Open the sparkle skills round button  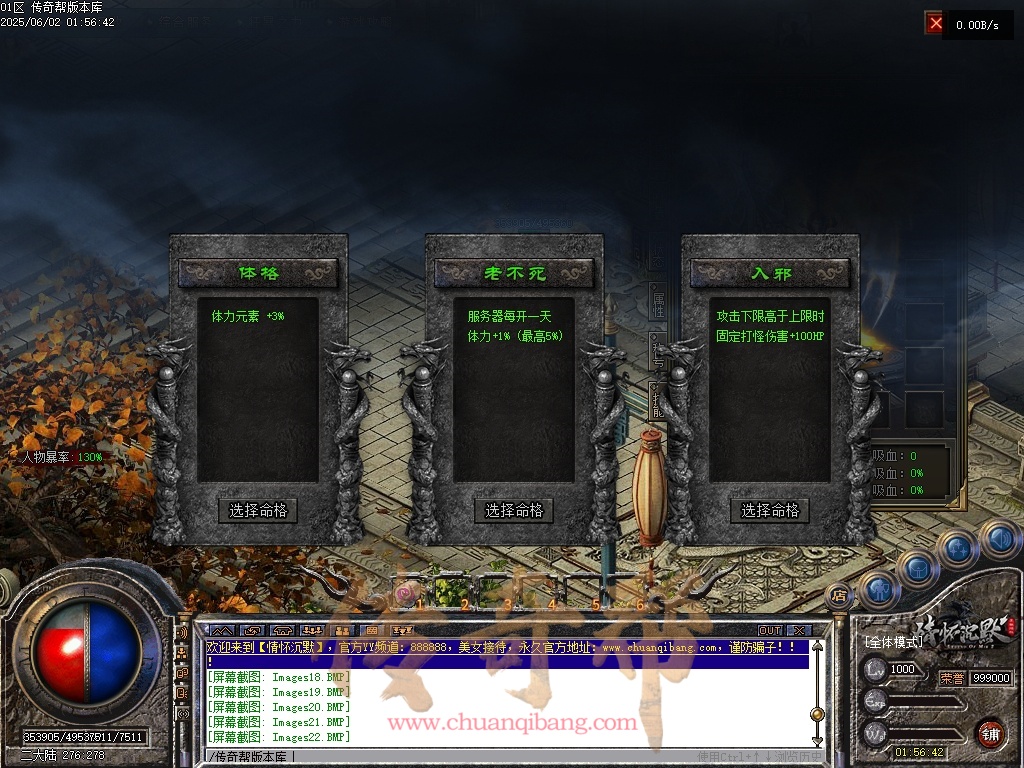pos(958,548)
